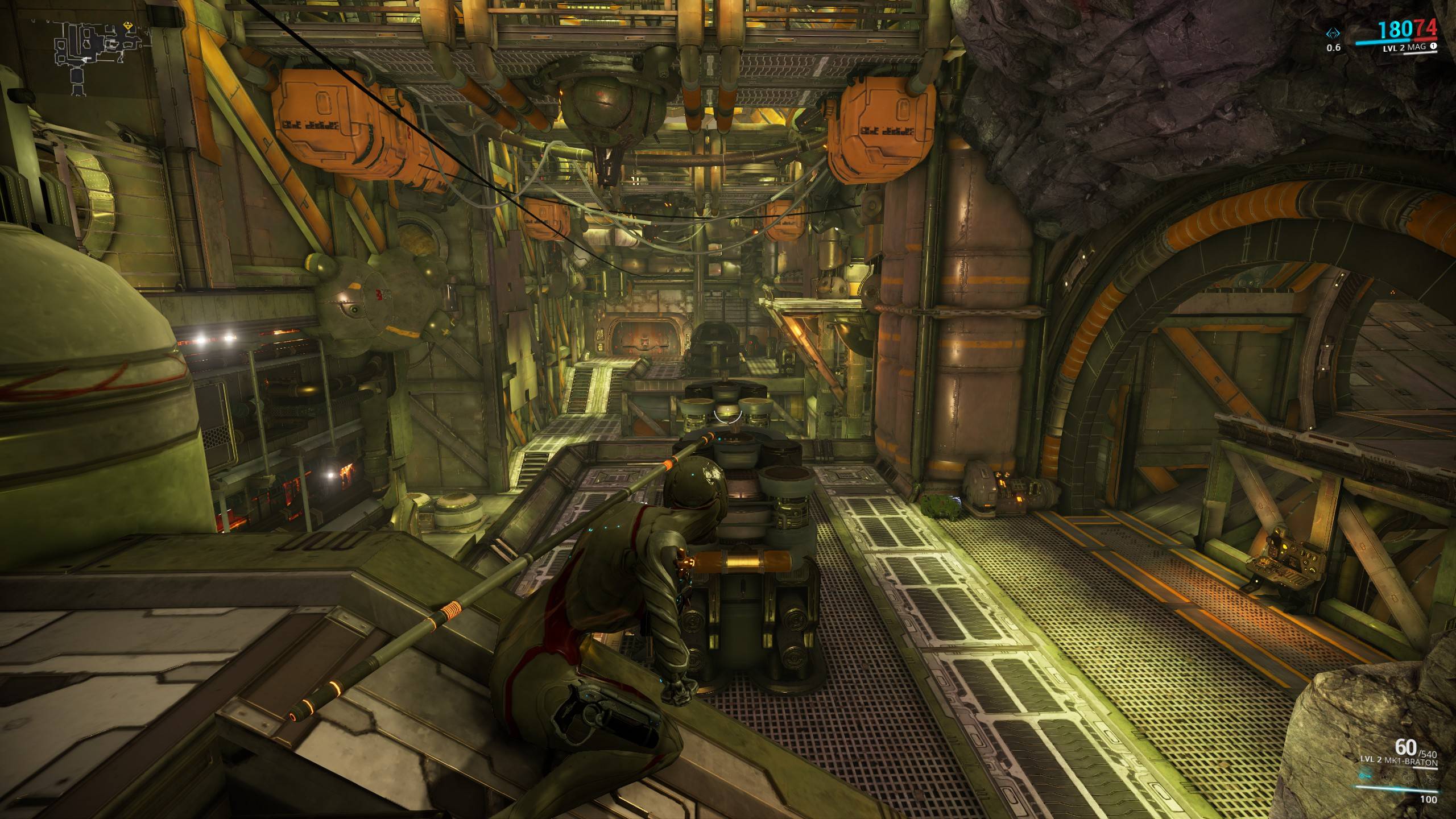
Task: Activate the swirl-shaped Crush ability icon
Action: click(x=1430, y=779)
